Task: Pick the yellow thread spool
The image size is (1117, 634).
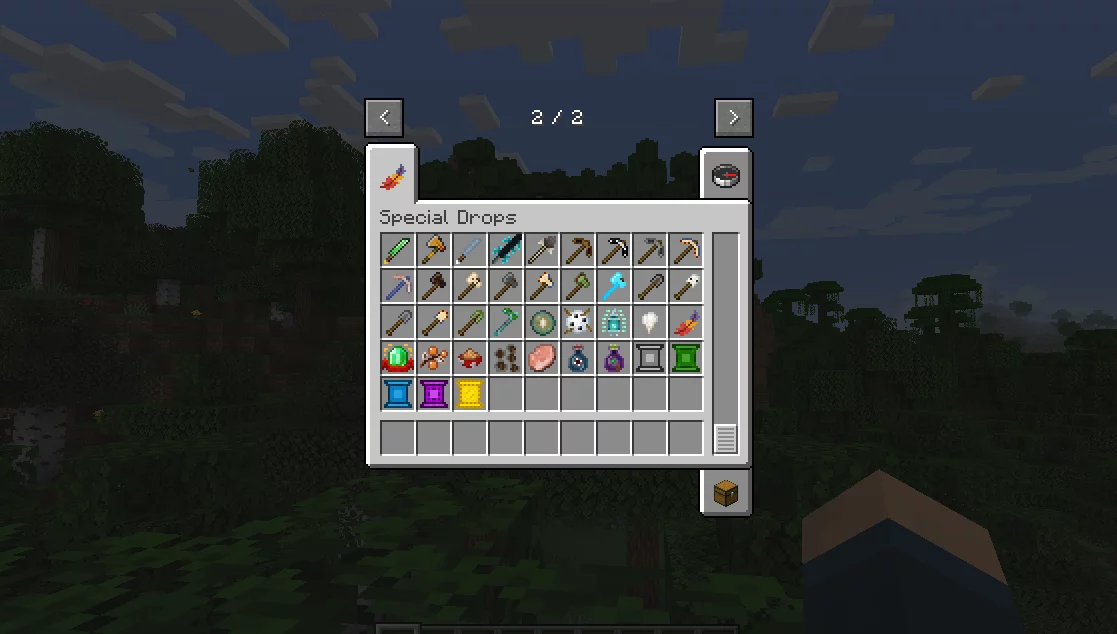Action: pos(470,394)
